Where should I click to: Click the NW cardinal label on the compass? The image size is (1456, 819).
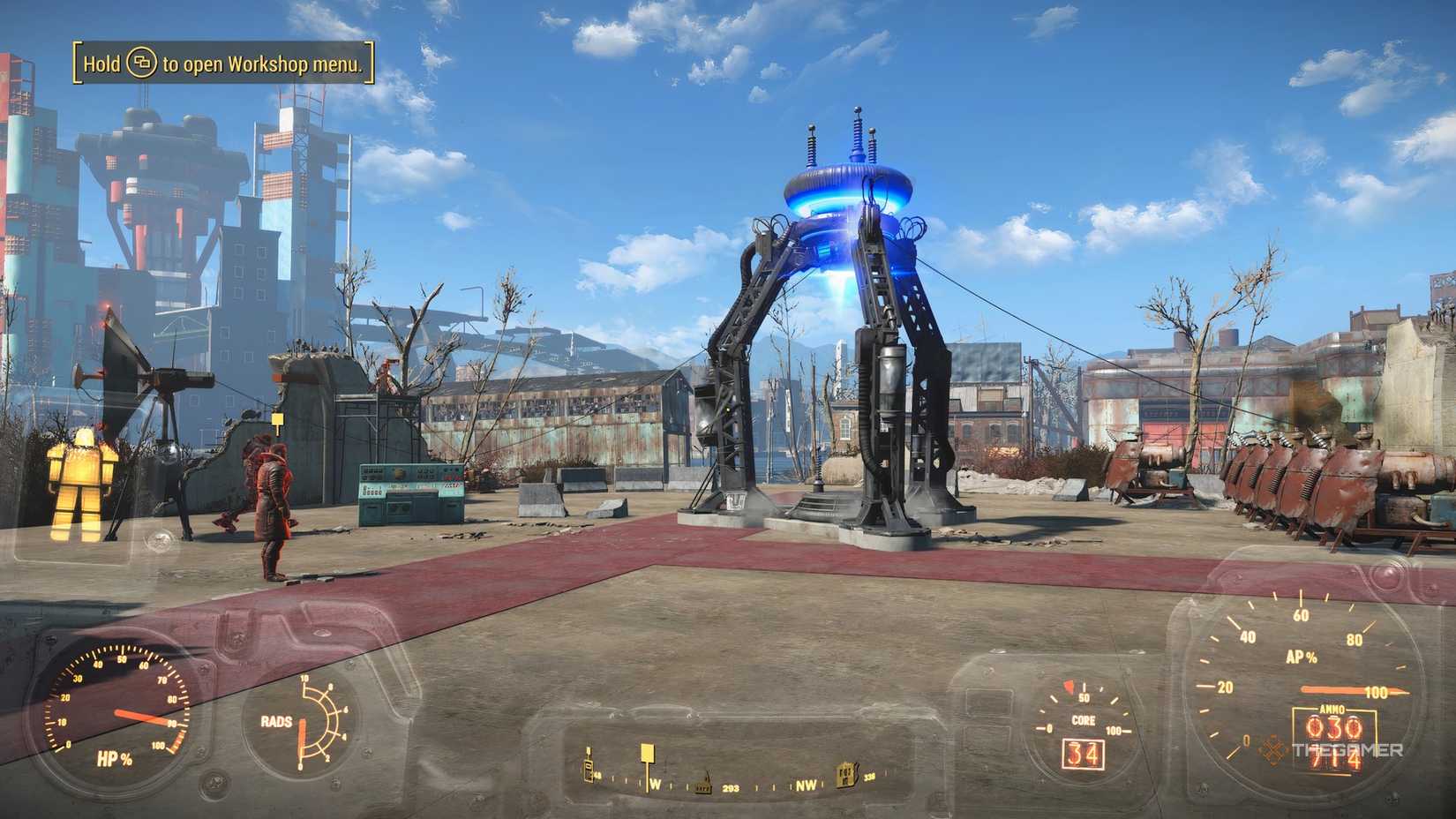(806, 785)
